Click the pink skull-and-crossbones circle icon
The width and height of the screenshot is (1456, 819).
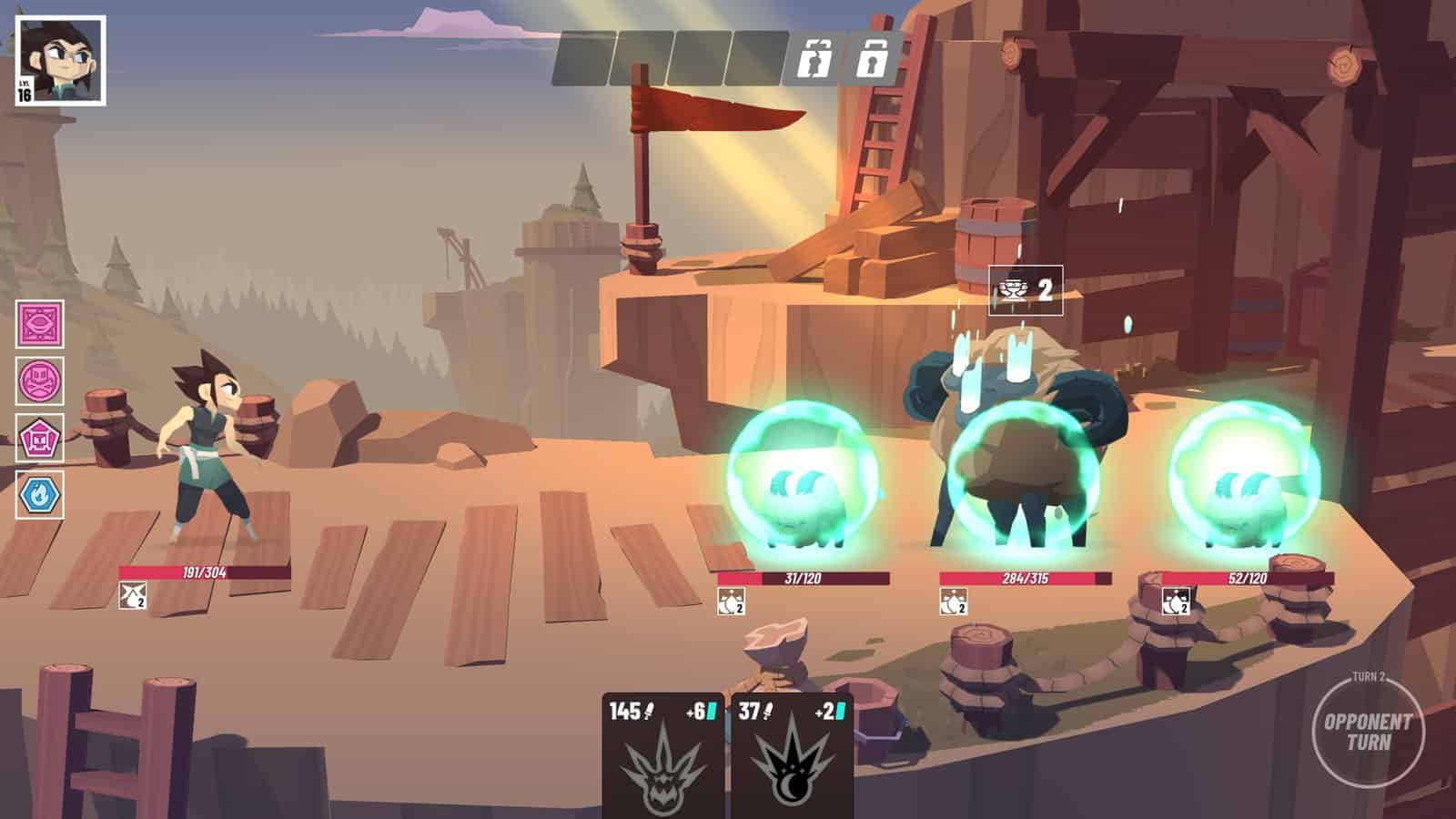pyautogui.click(x=40, y=380)
